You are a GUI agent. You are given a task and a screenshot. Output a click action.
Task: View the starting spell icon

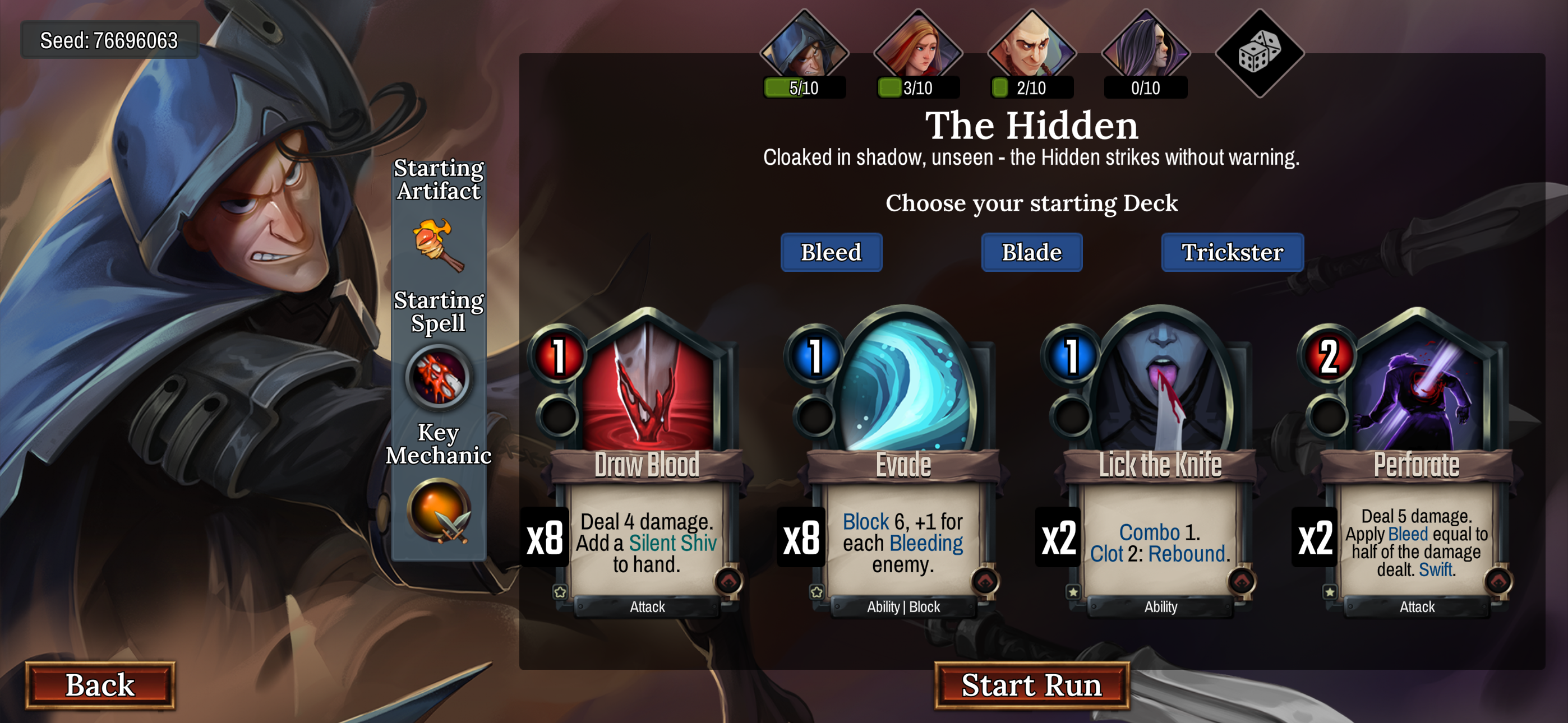tap(438, 377)
